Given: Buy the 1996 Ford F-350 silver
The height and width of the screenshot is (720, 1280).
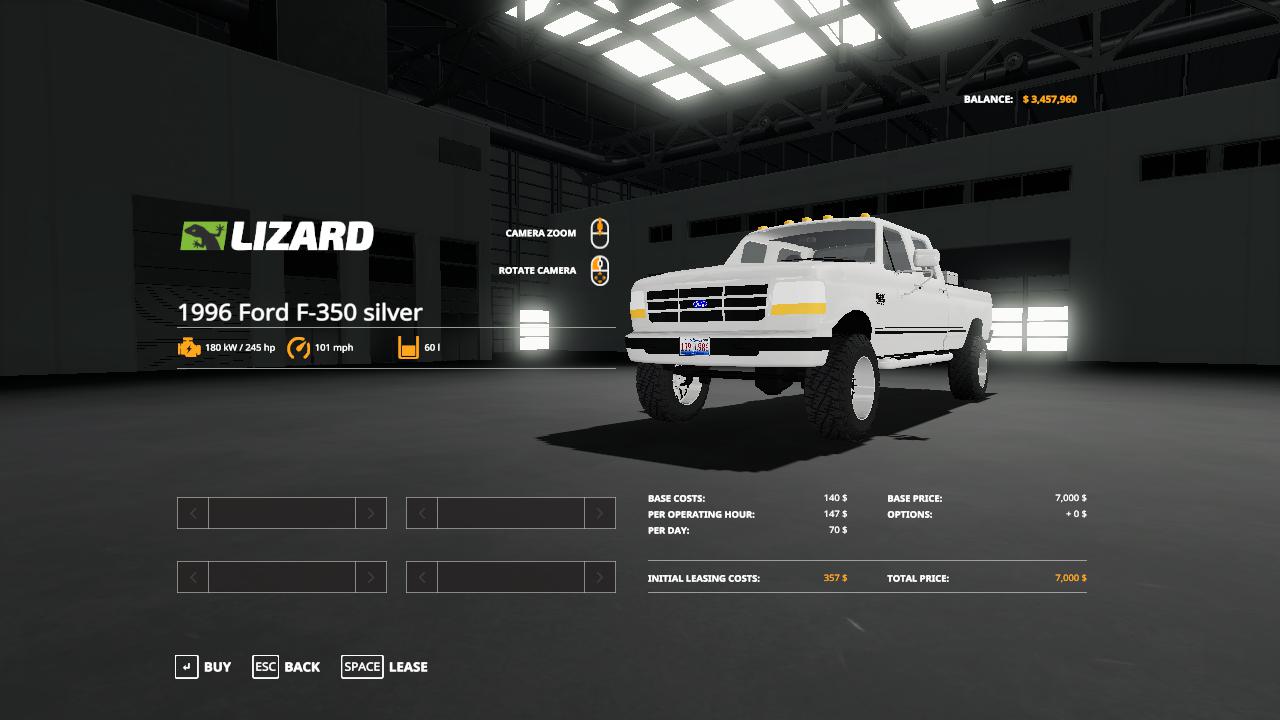Looking at the screenshot, I should pyautogui.click(x=203, y=667).
